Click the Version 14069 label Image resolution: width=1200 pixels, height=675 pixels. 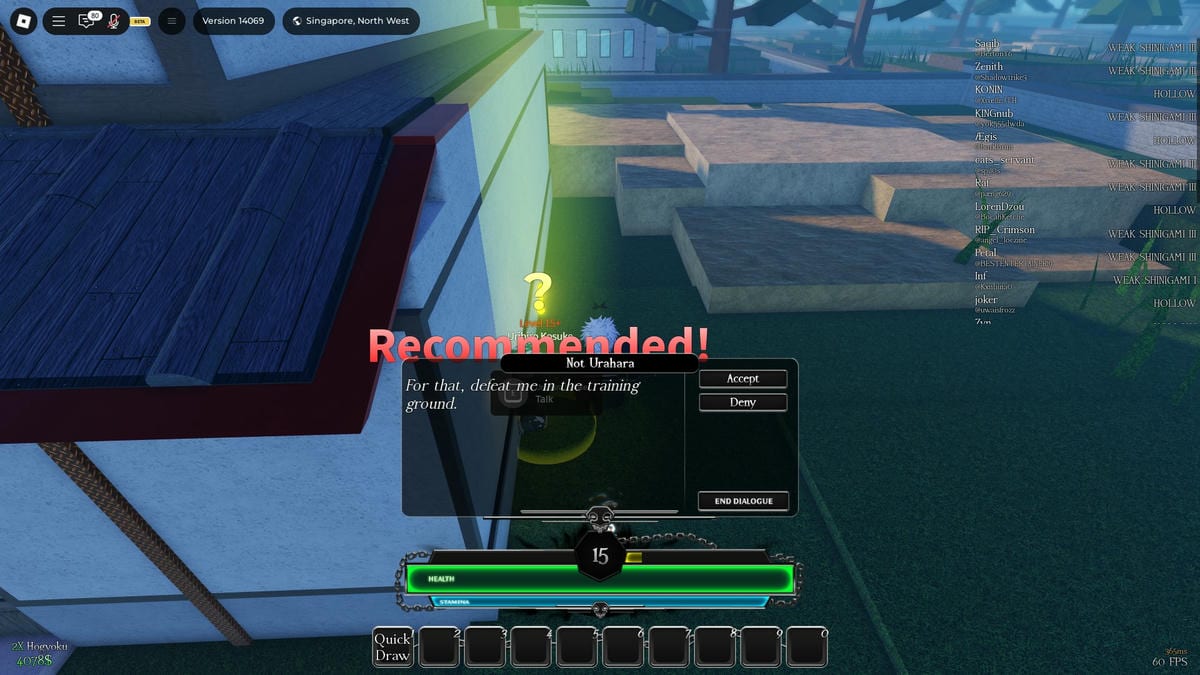coord(233,21)
